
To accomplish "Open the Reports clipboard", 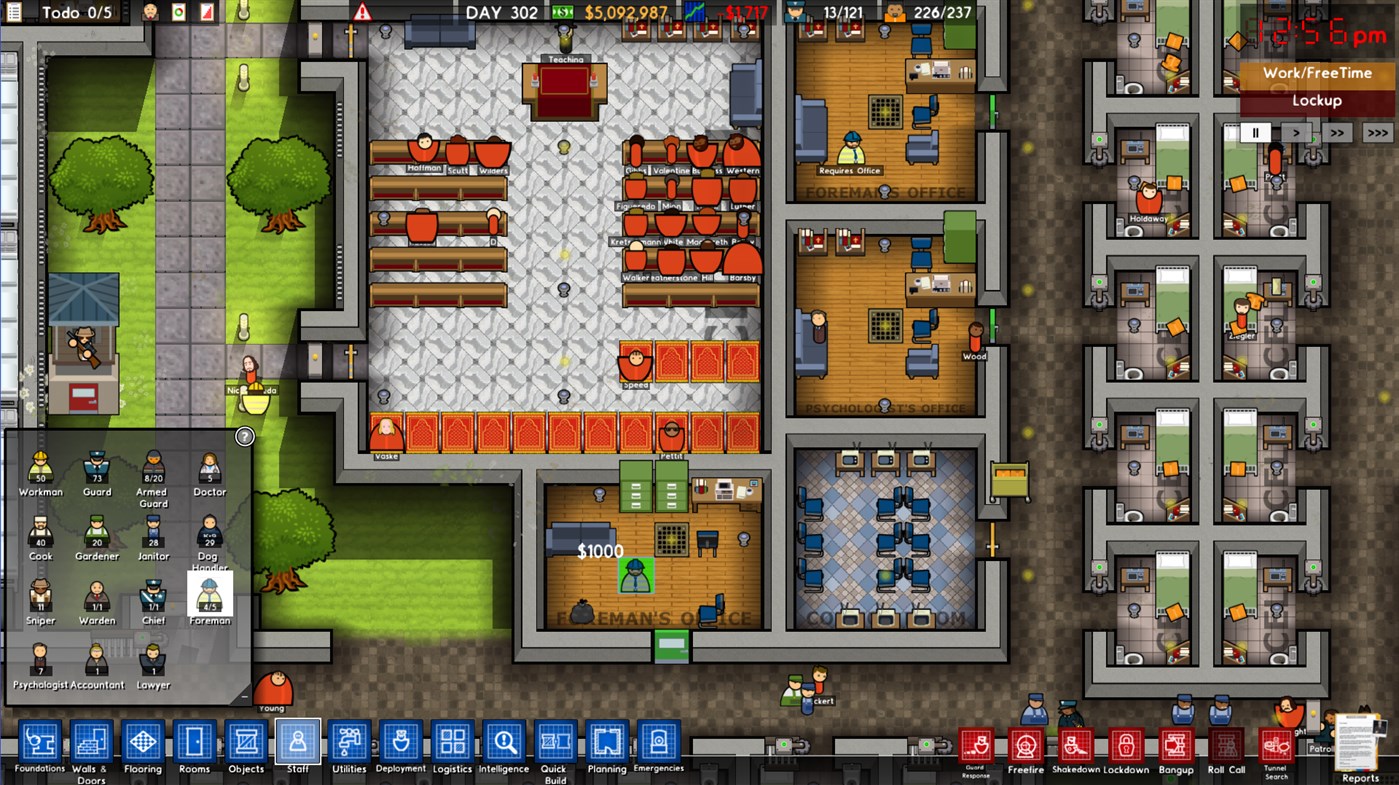I will pyautogui.click(x=1358, y=743).
